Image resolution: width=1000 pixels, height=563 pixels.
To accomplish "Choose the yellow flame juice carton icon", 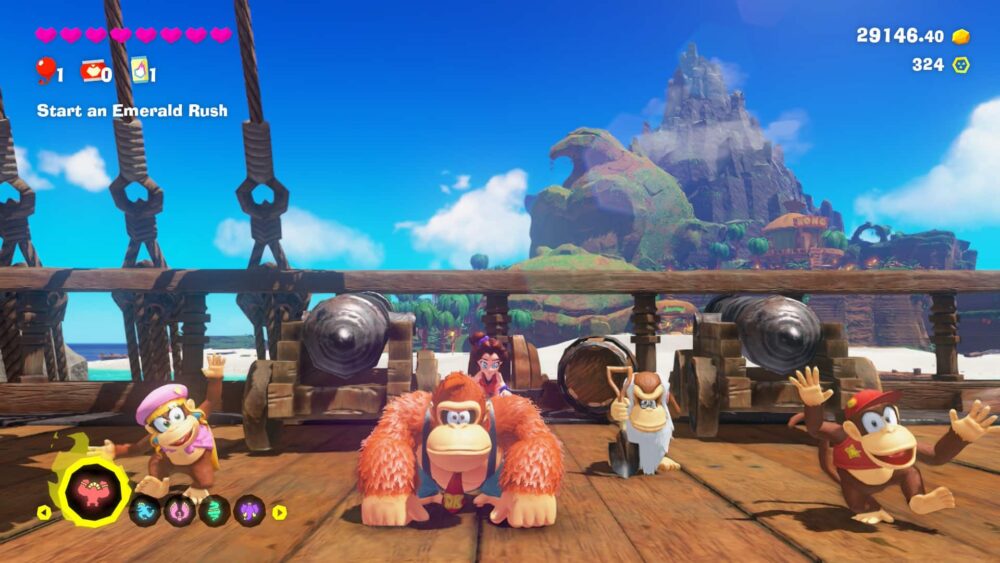I will point(138,70).
